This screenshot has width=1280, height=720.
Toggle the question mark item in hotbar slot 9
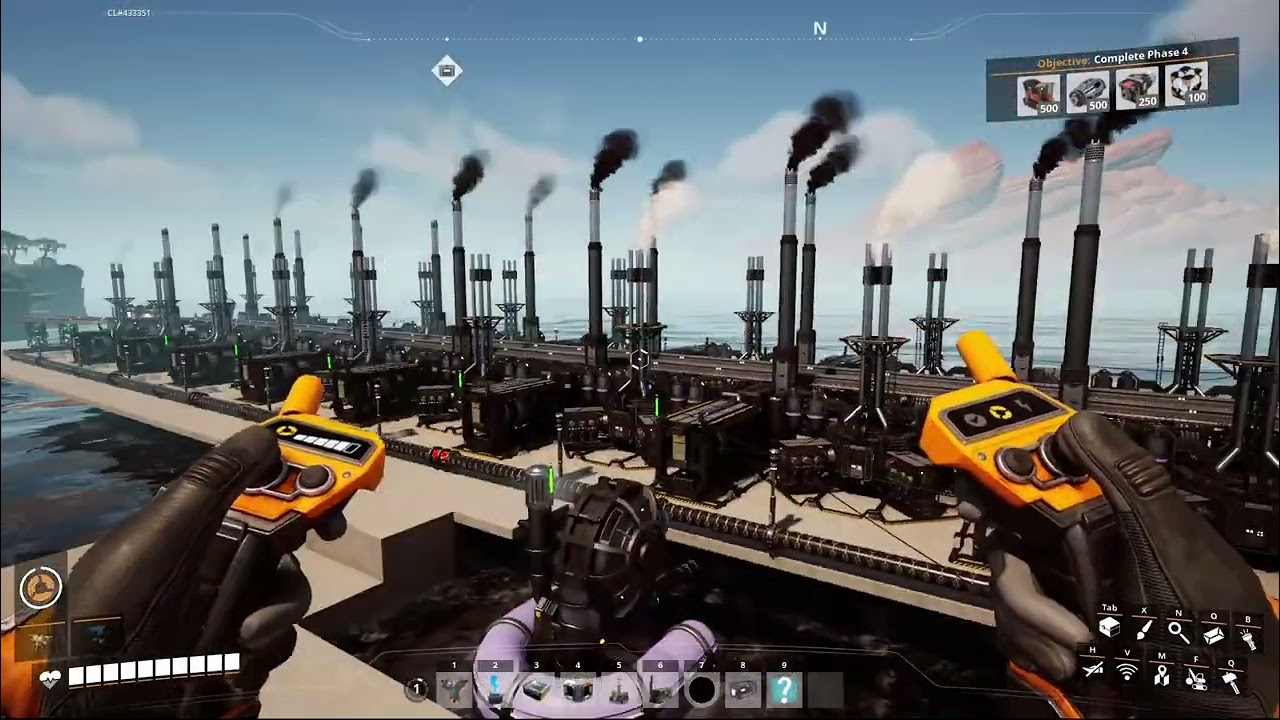click(x=784, y=688)
